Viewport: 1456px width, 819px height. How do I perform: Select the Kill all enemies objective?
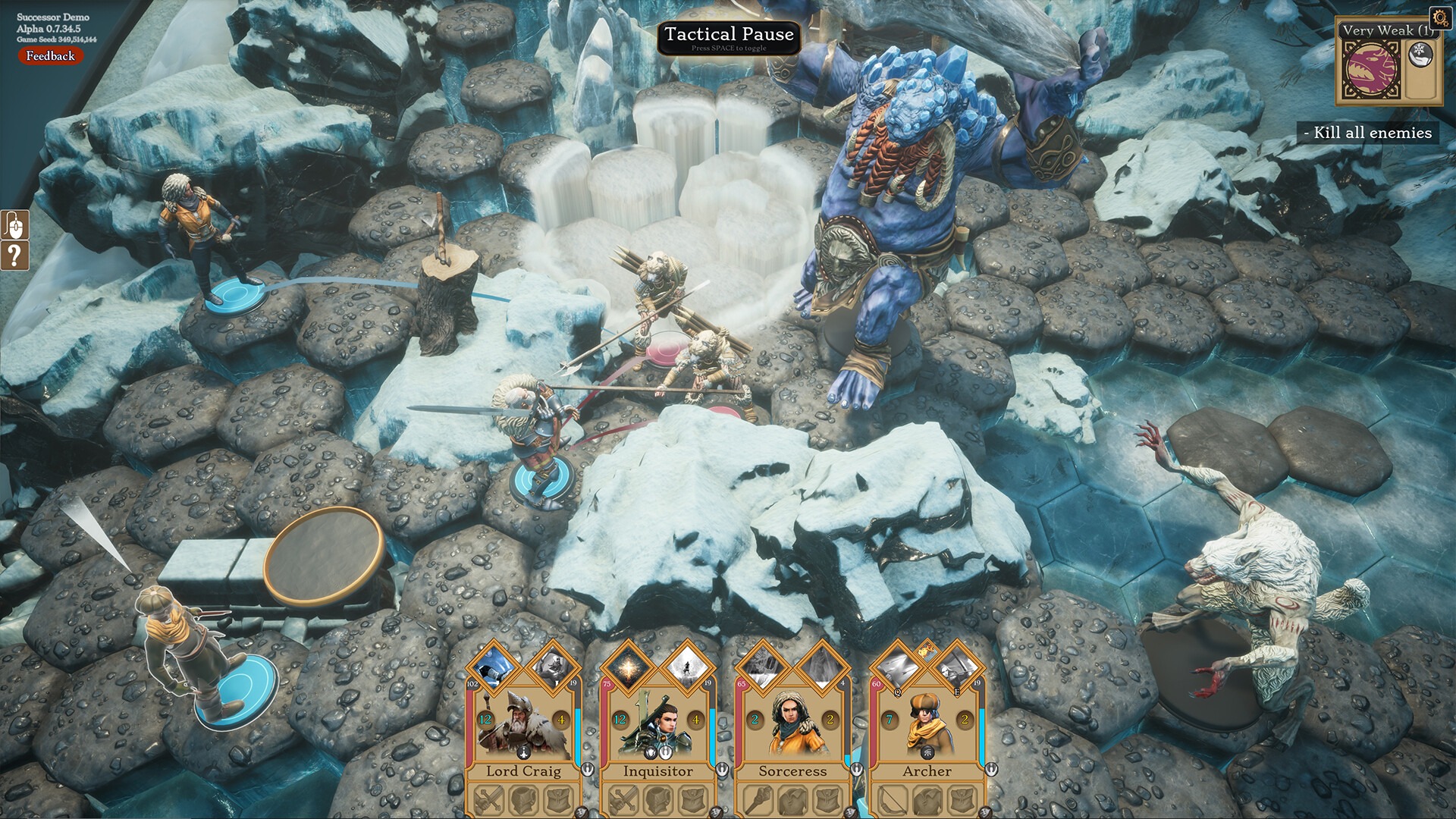point(1367,133)
